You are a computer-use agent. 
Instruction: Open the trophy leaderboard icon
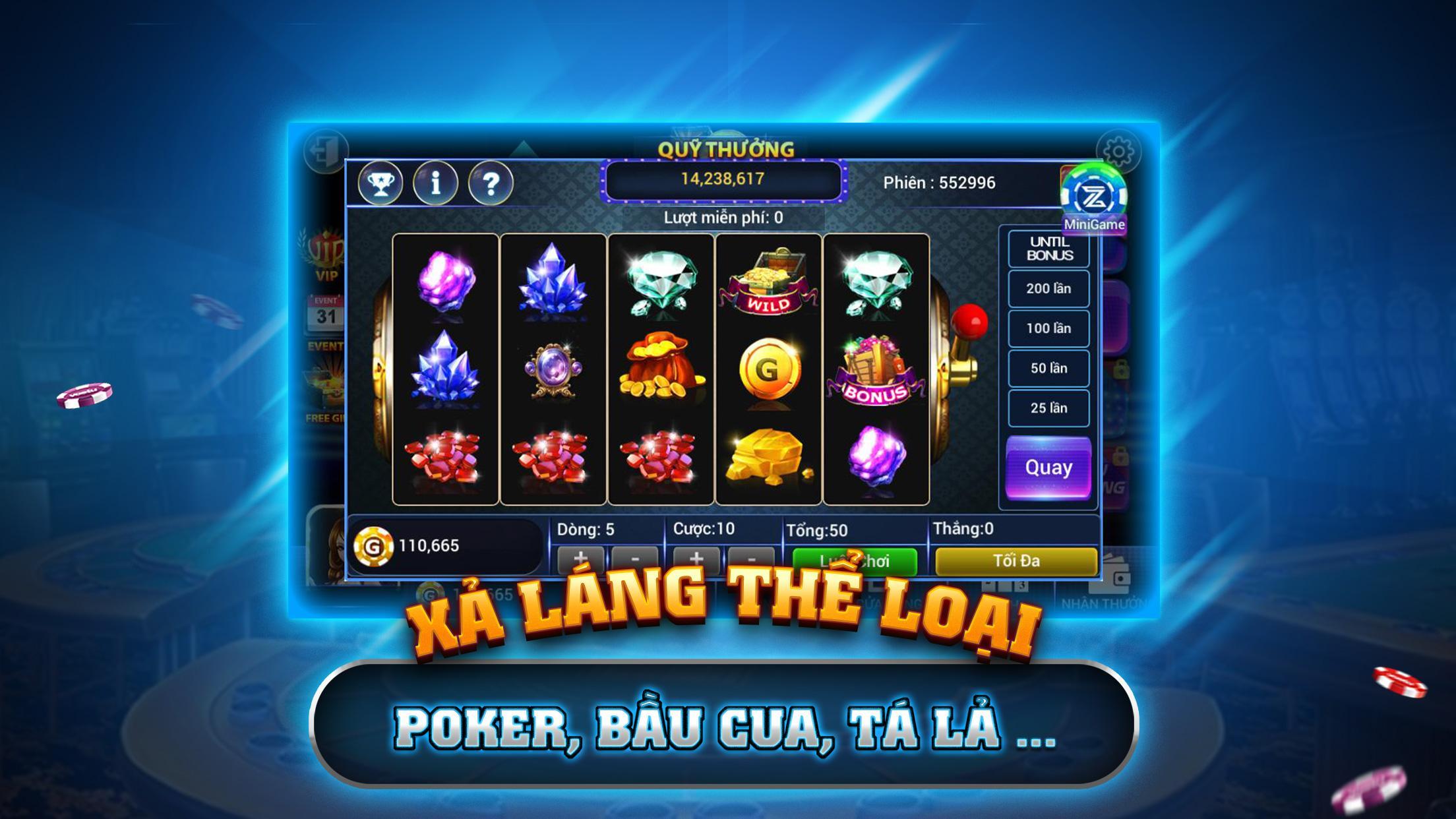point(380,183)
